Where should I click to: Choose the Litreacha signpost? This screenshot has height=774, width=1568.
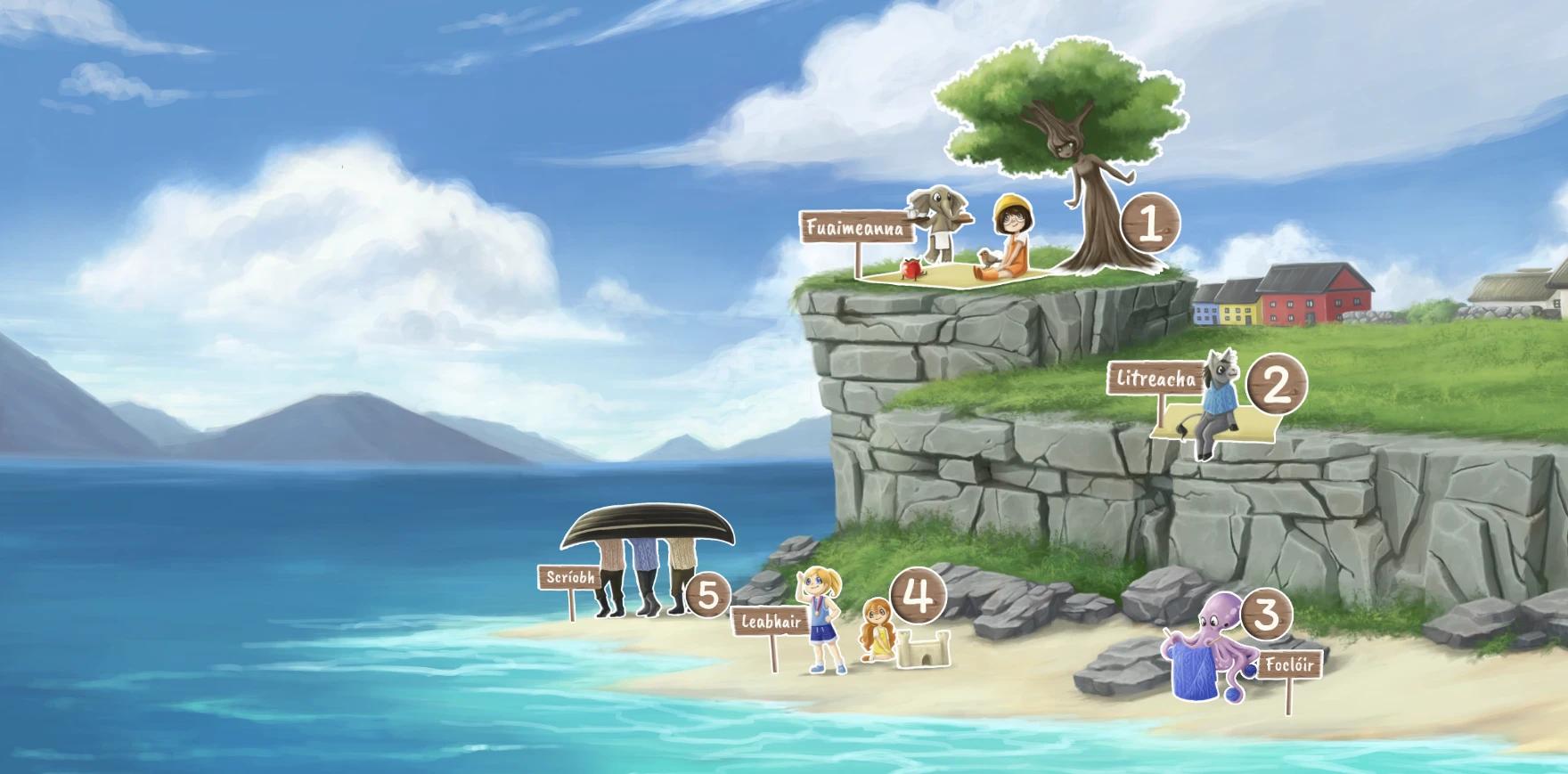[1156, 379]
